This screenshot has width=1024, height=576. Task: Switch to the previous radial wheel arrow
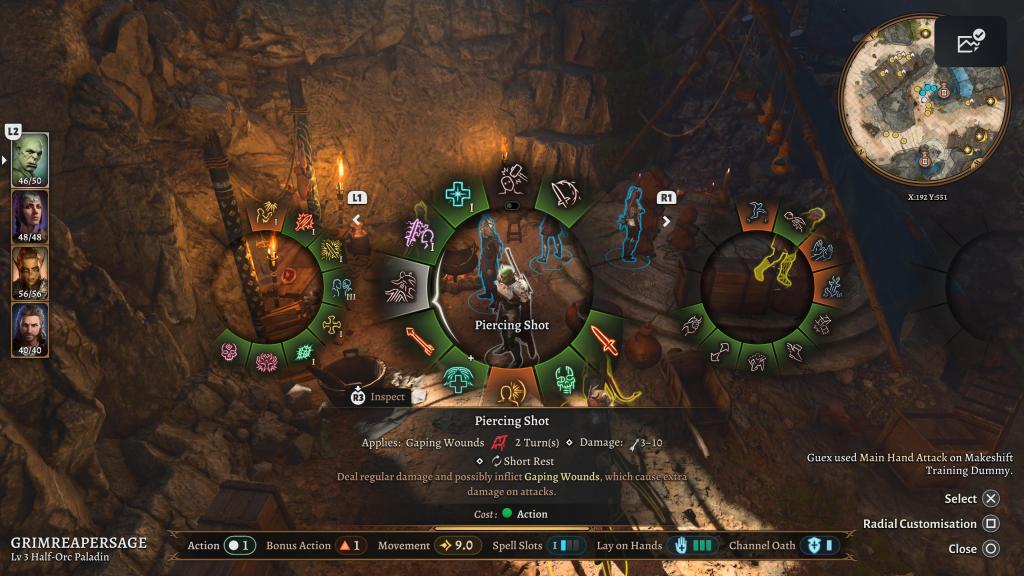click(x=357, y=220)
